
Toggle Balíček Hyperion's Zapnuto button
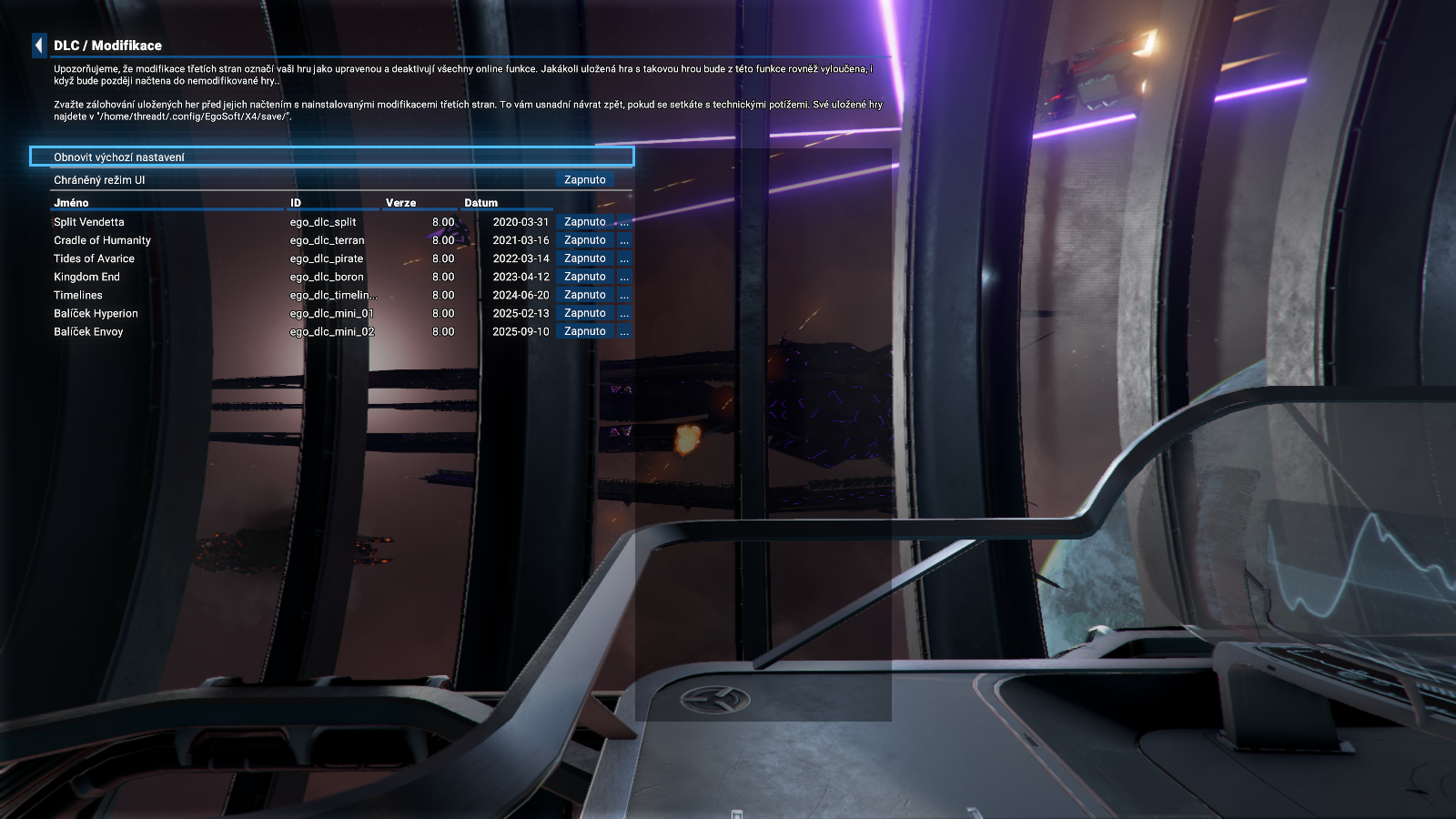click(584, 313)
